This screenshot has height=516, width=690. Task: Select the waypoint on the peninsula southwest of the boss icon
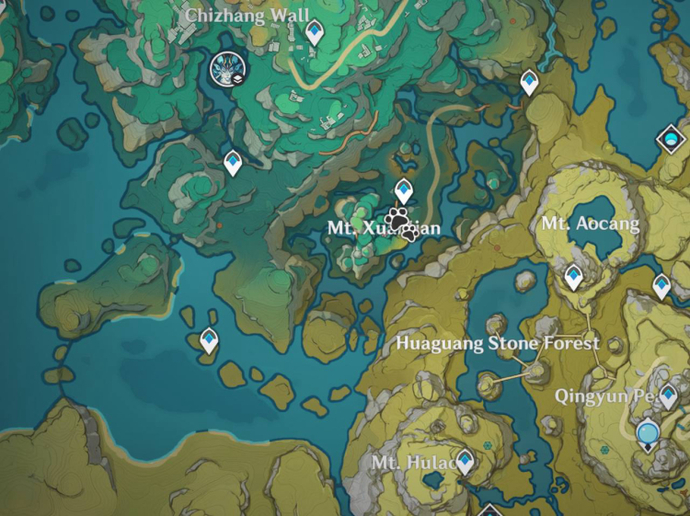tap(233, 162)
